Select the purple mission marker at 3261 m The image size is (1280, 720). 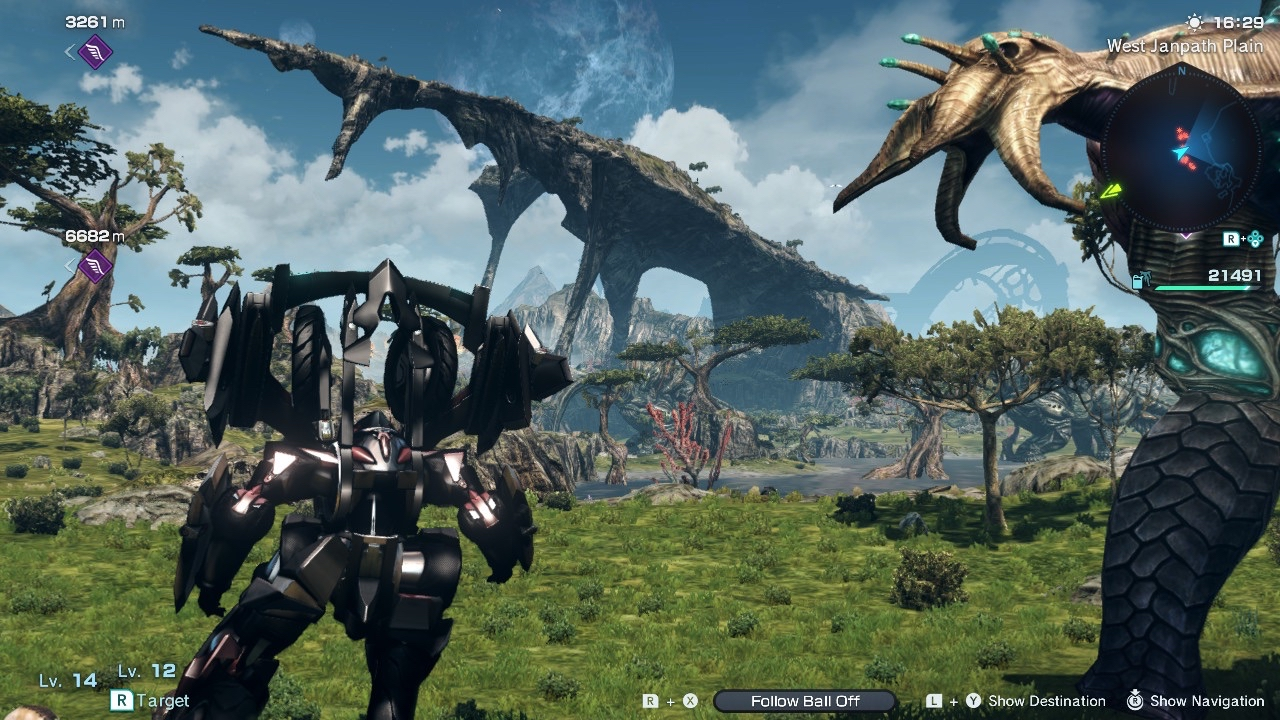pos(95,51)
